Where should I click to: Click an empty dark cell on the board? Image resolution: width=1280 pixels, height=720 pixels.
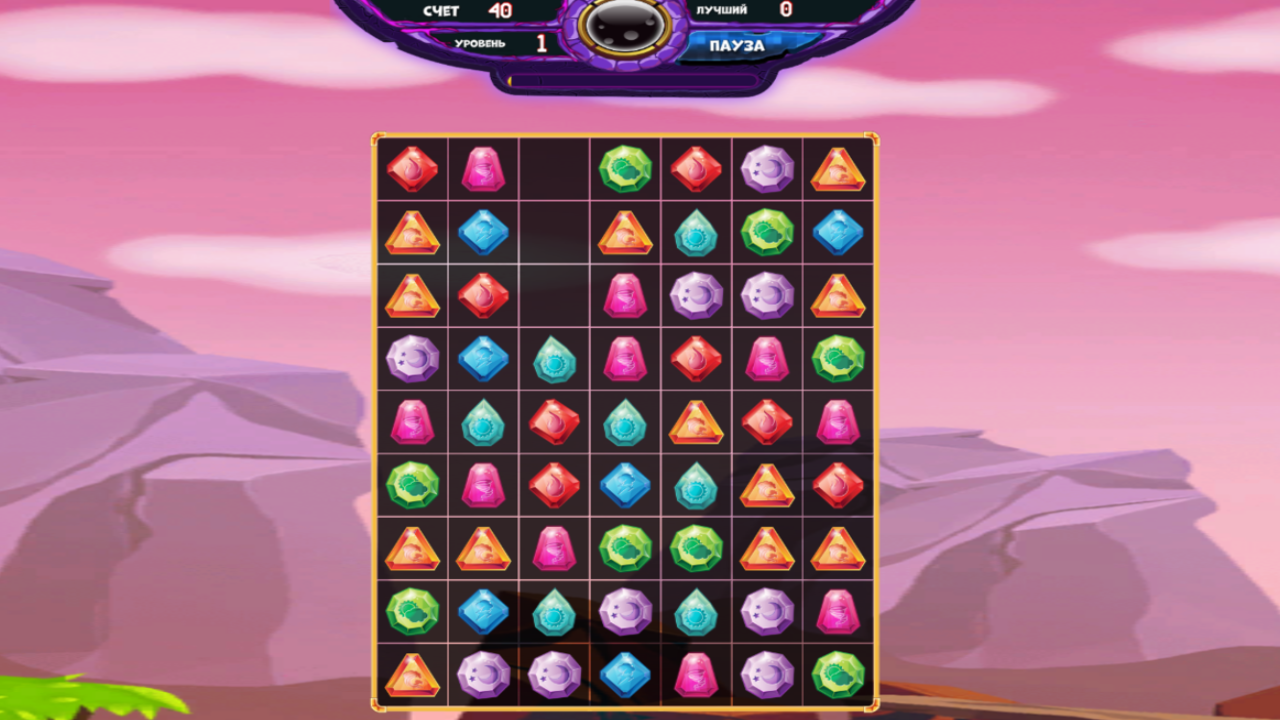click(x=555, y=232)
